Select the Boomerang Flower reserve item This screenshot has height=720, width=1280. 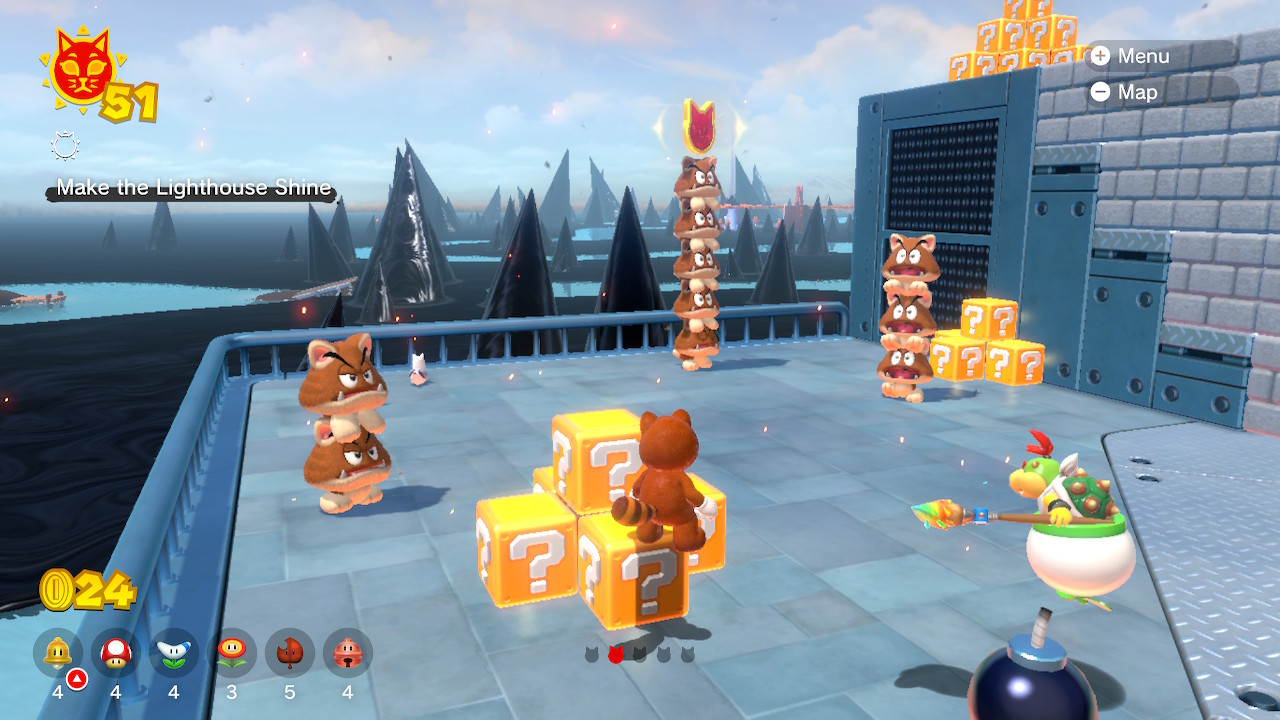(x=174, y=654)
